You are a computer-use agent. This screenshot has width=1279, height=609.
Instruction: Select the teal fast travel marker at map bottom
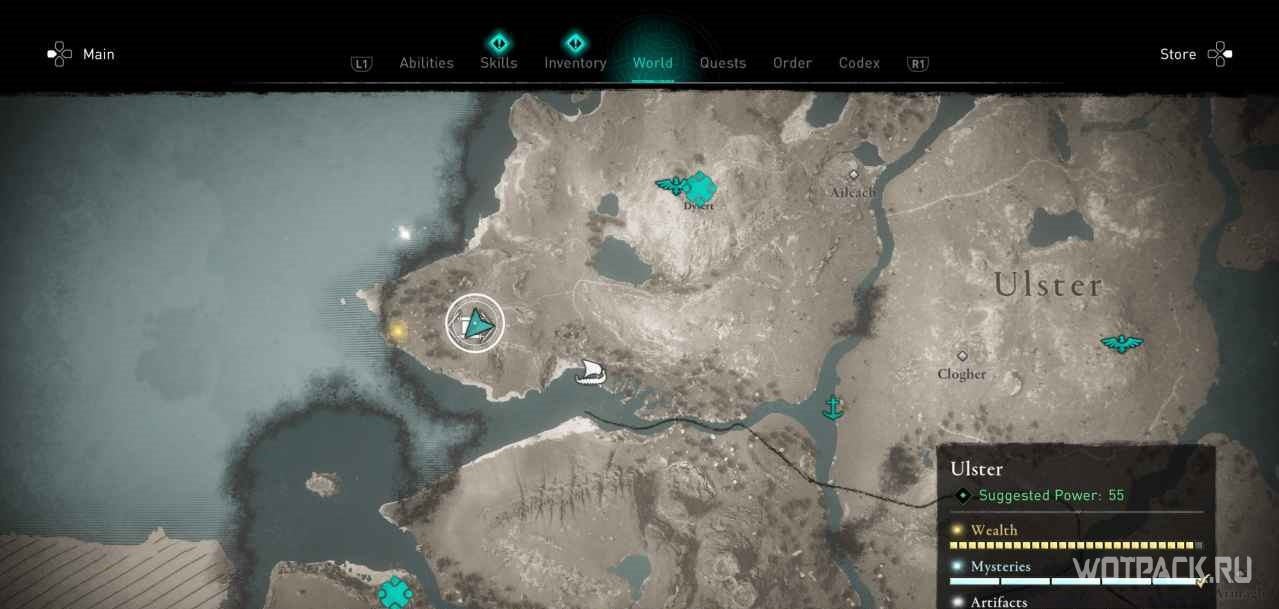click(395, 592)
